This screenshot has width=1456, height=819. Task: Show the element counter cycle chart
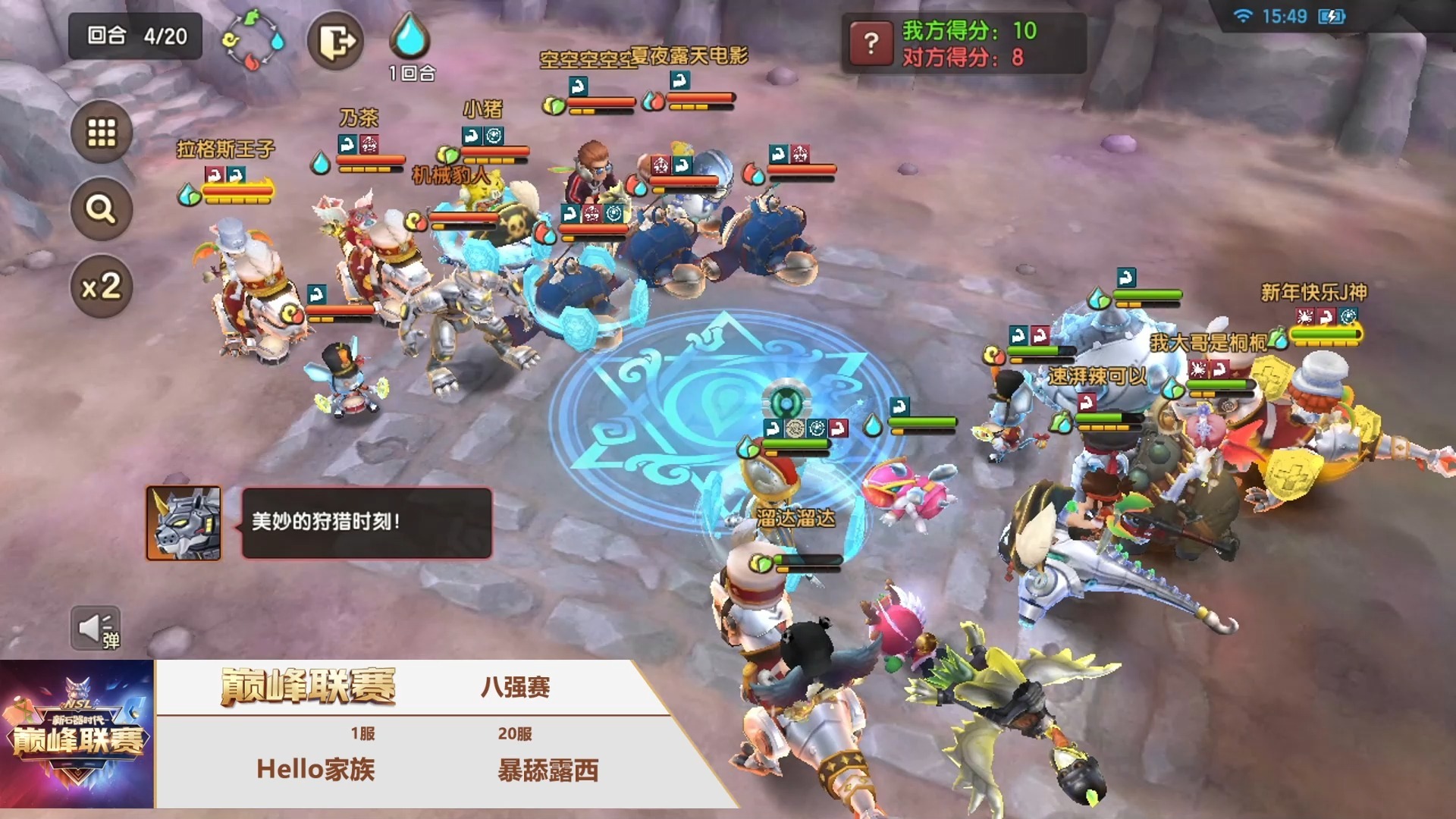point(253,40)
